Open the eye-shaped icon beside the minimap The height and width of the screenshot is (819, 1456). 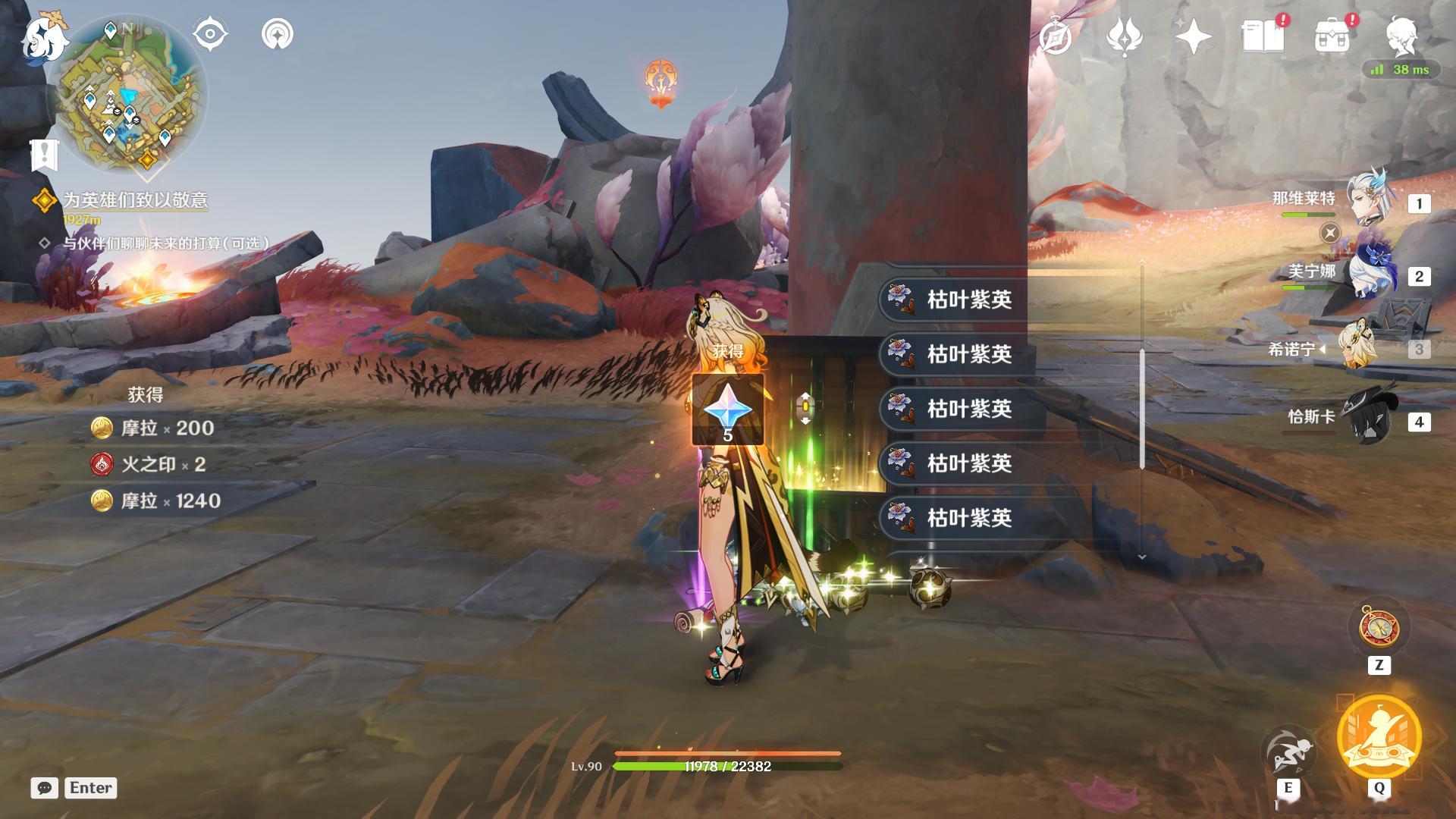coord(210,34)
